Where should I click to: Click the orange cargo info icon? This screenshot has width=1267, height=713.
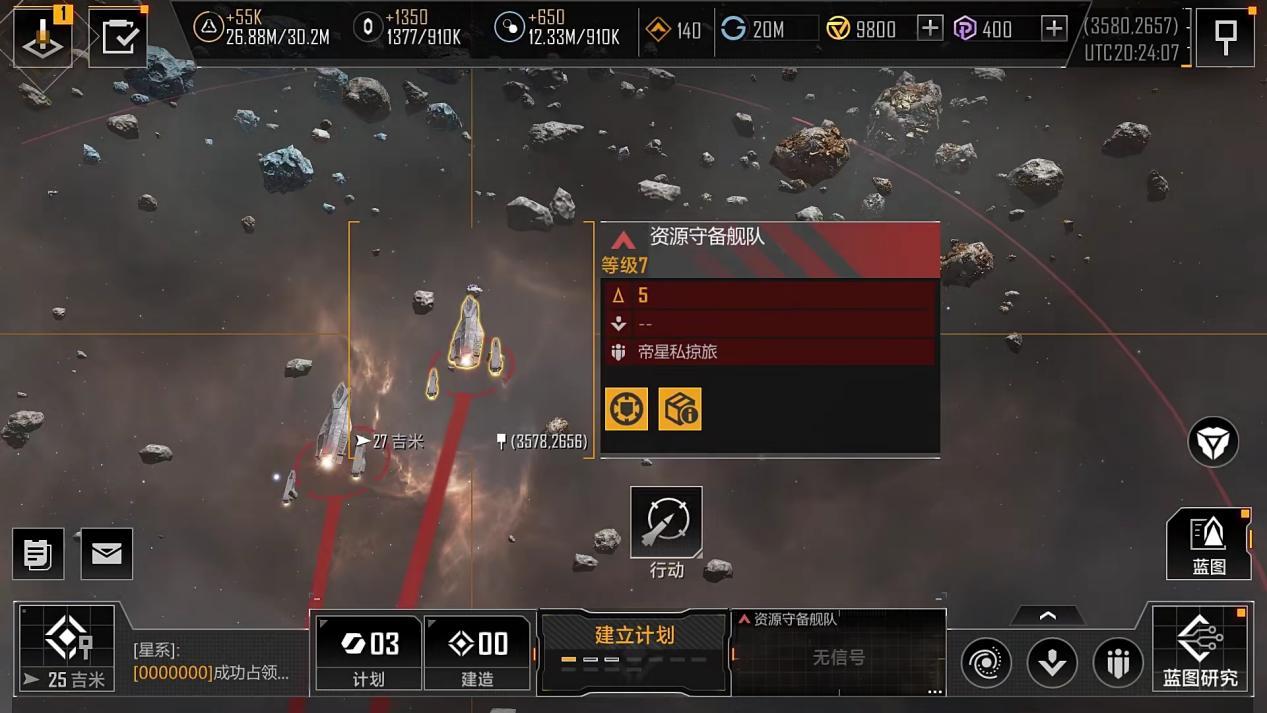pyautogui.click(x=680, y=409)
